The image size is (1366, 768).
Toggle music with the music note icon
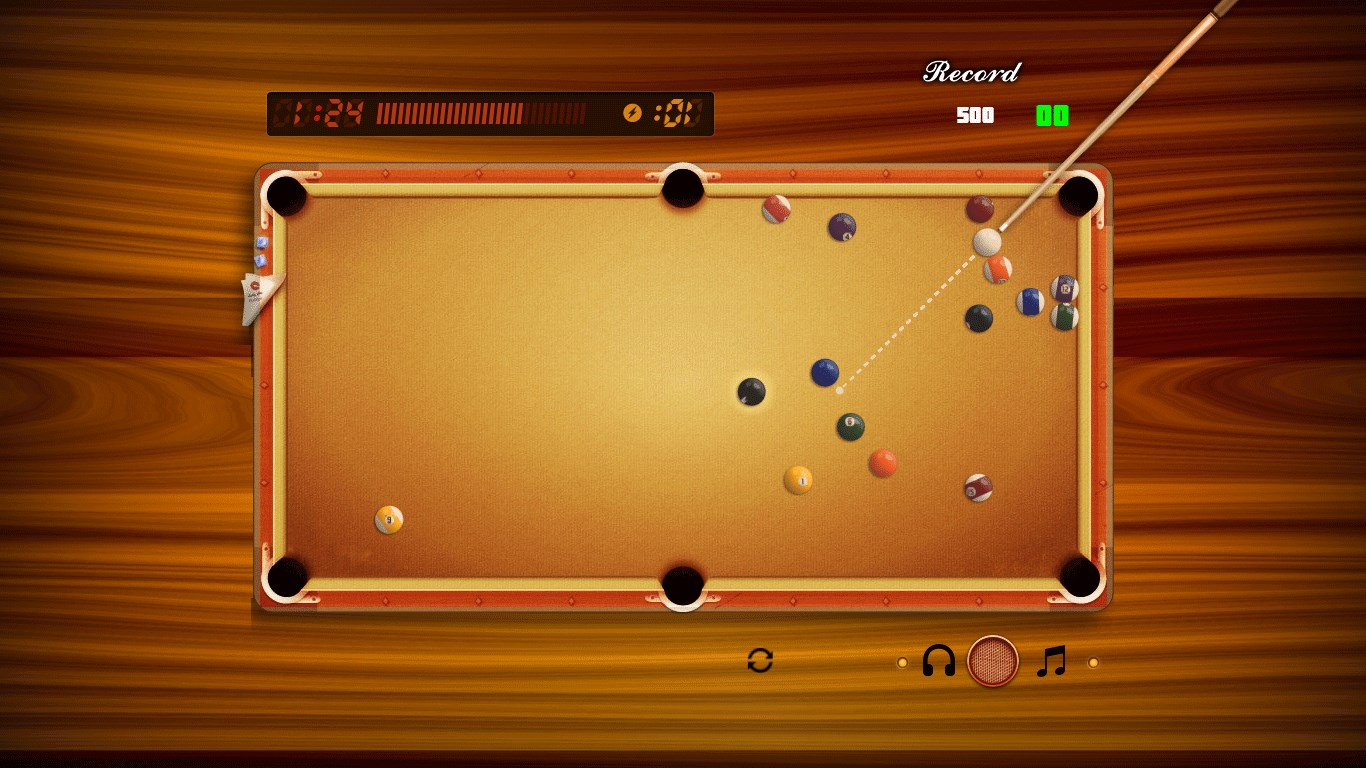(1051, 661)
